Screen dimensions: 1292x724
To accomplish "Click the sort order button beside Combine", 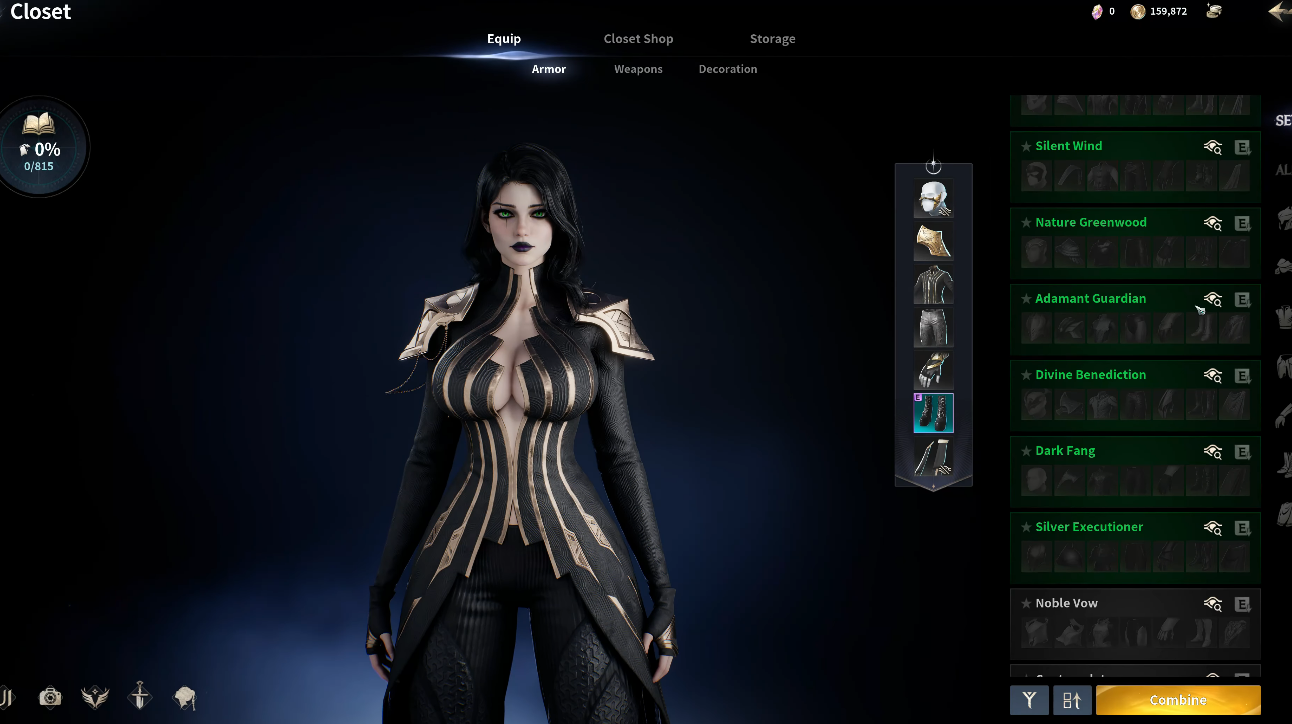I will click(x=1071, y=700).
